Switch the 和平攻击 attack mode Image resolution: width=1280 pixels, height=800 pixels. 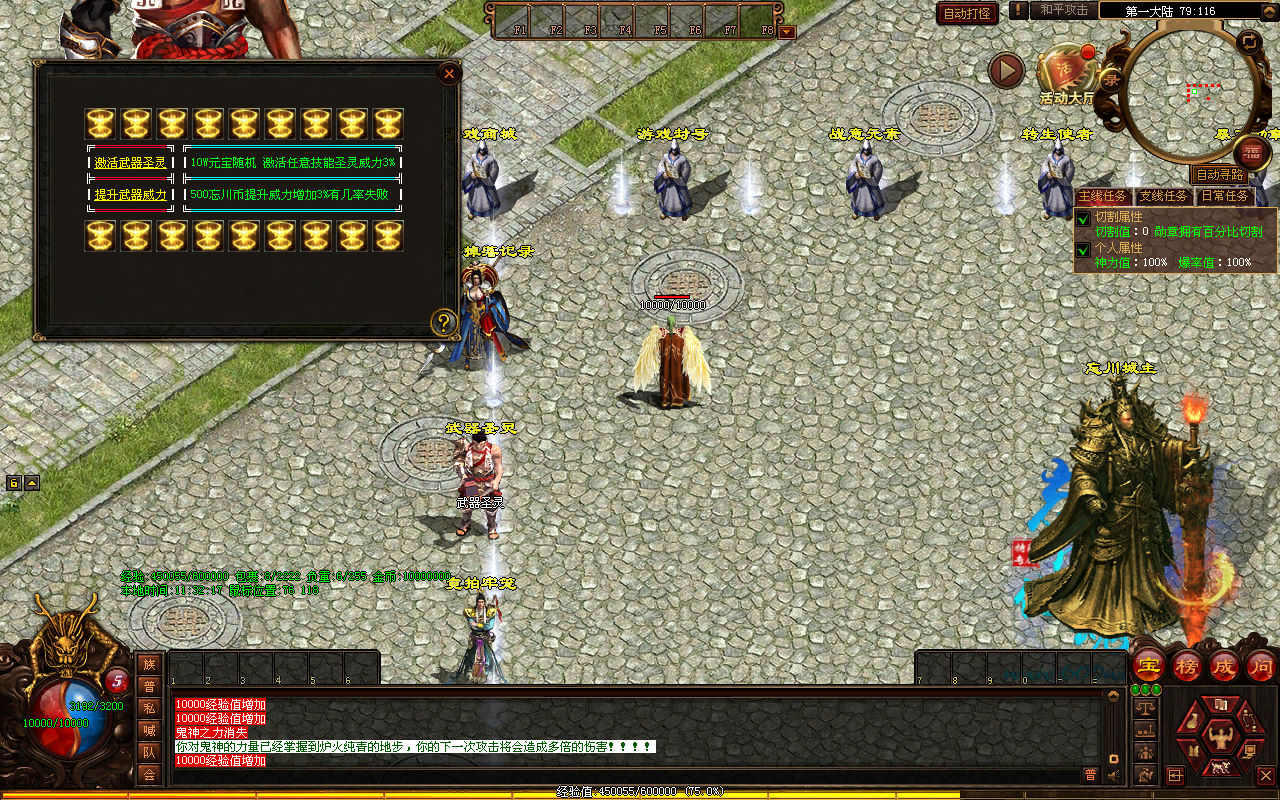(x=1063, y=10)
